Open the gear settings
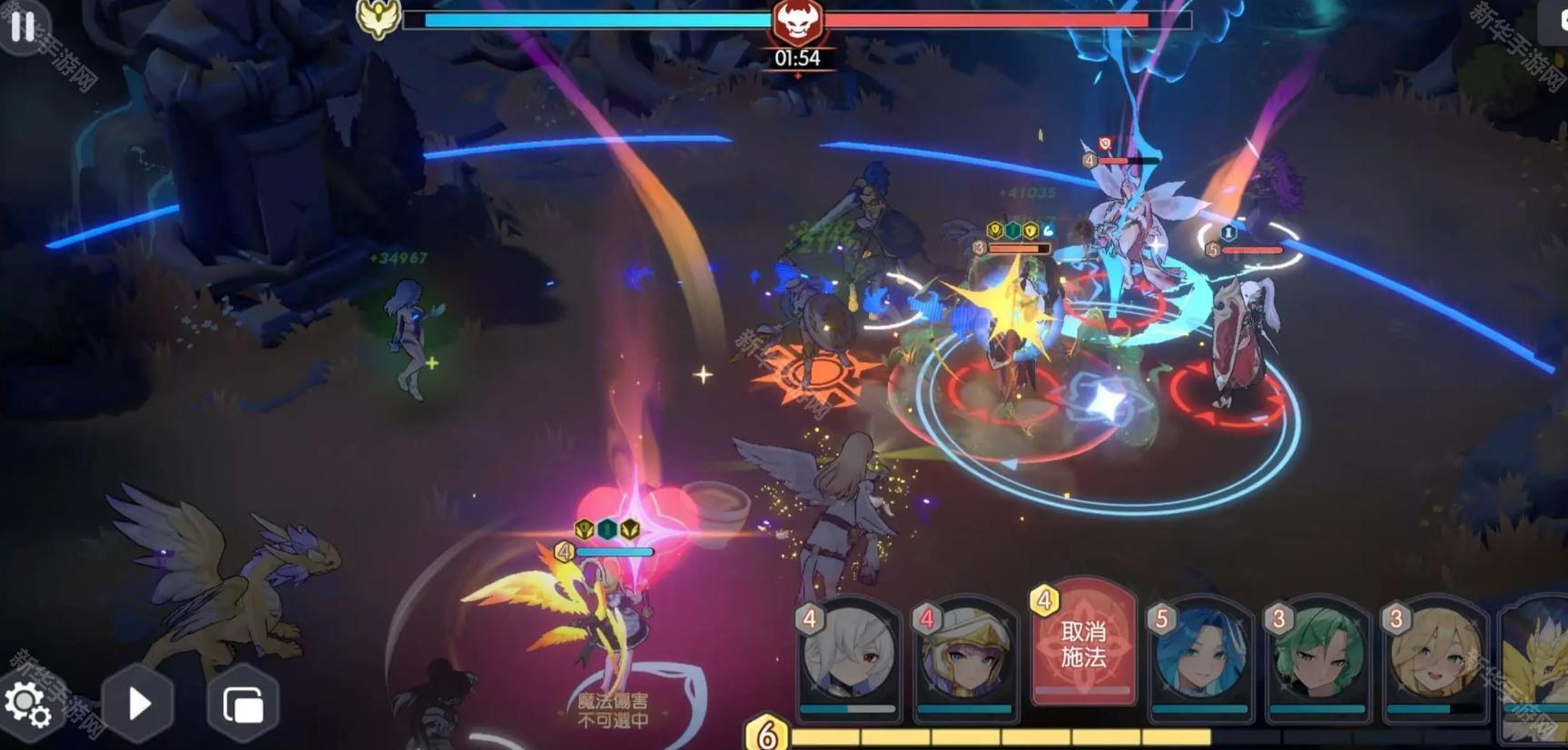This screenshot has width=1568, height=750. (x=28, y=706)
